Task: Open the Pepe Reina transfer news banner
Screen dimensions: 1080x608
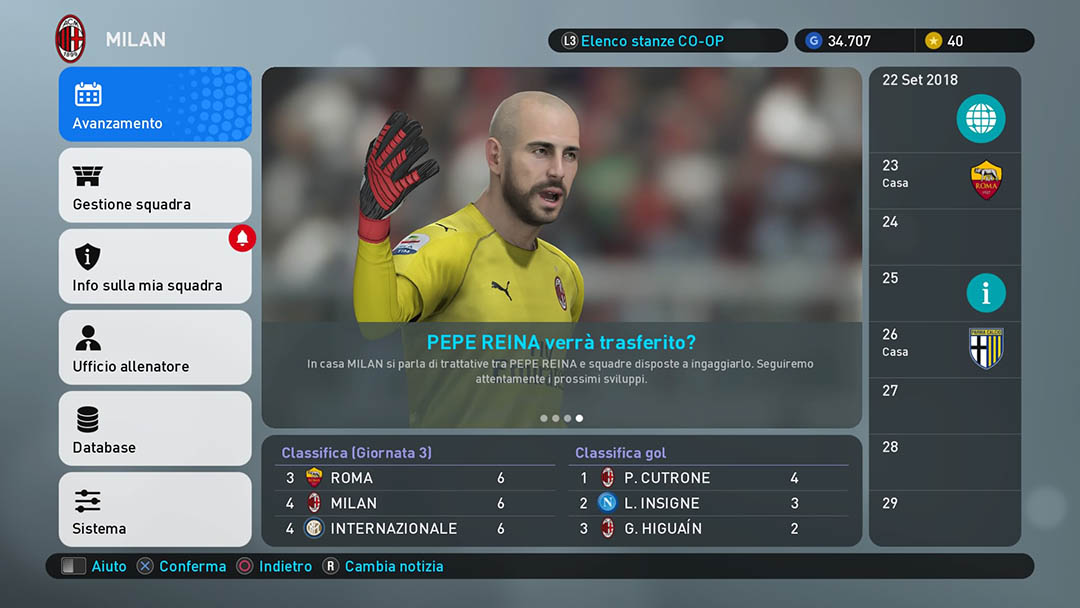Action: tap(561, 248)
